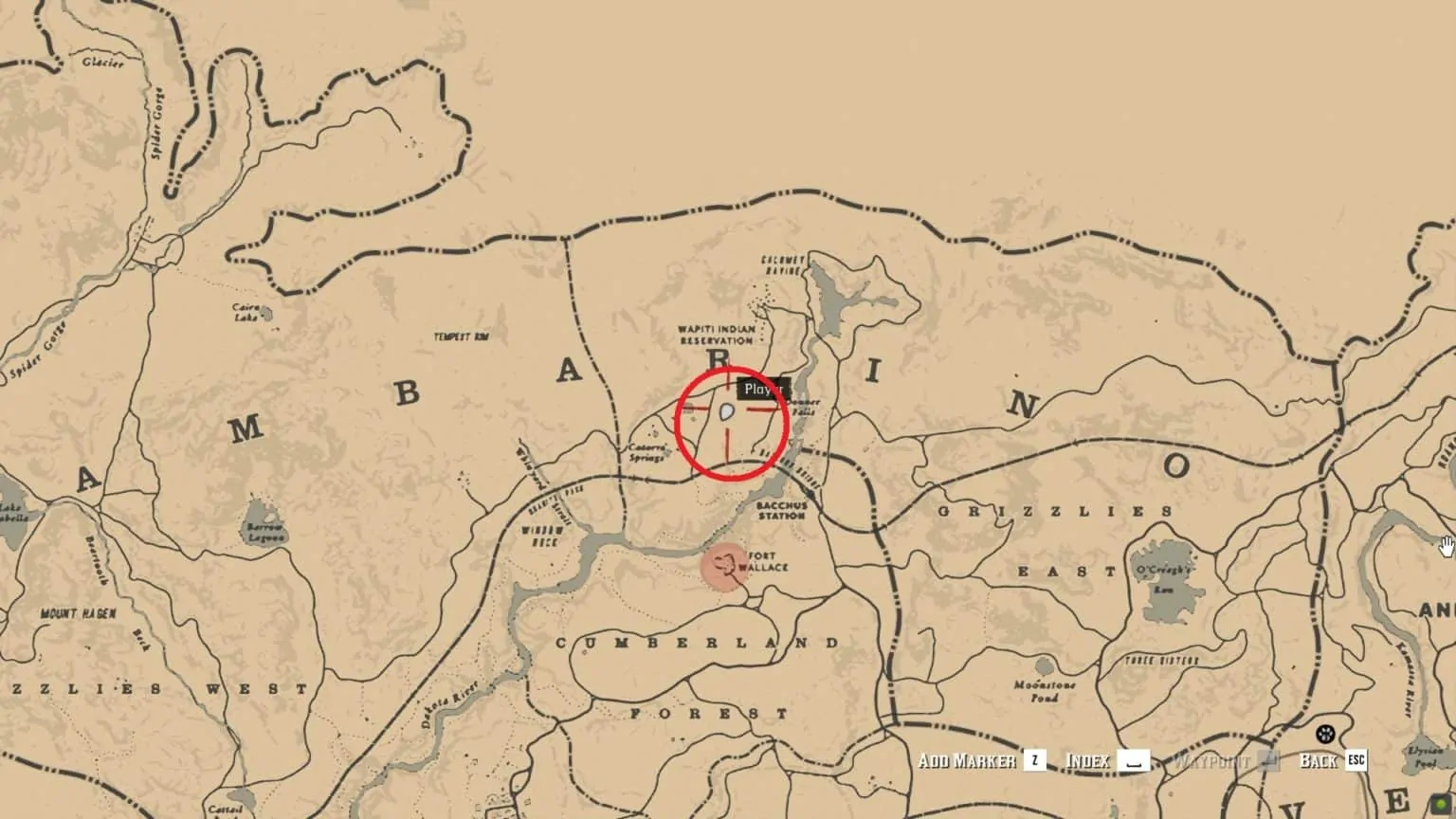Select the black paw print animal icon
This screenshot has width=1456, height=819.
tap(1327, 732)
